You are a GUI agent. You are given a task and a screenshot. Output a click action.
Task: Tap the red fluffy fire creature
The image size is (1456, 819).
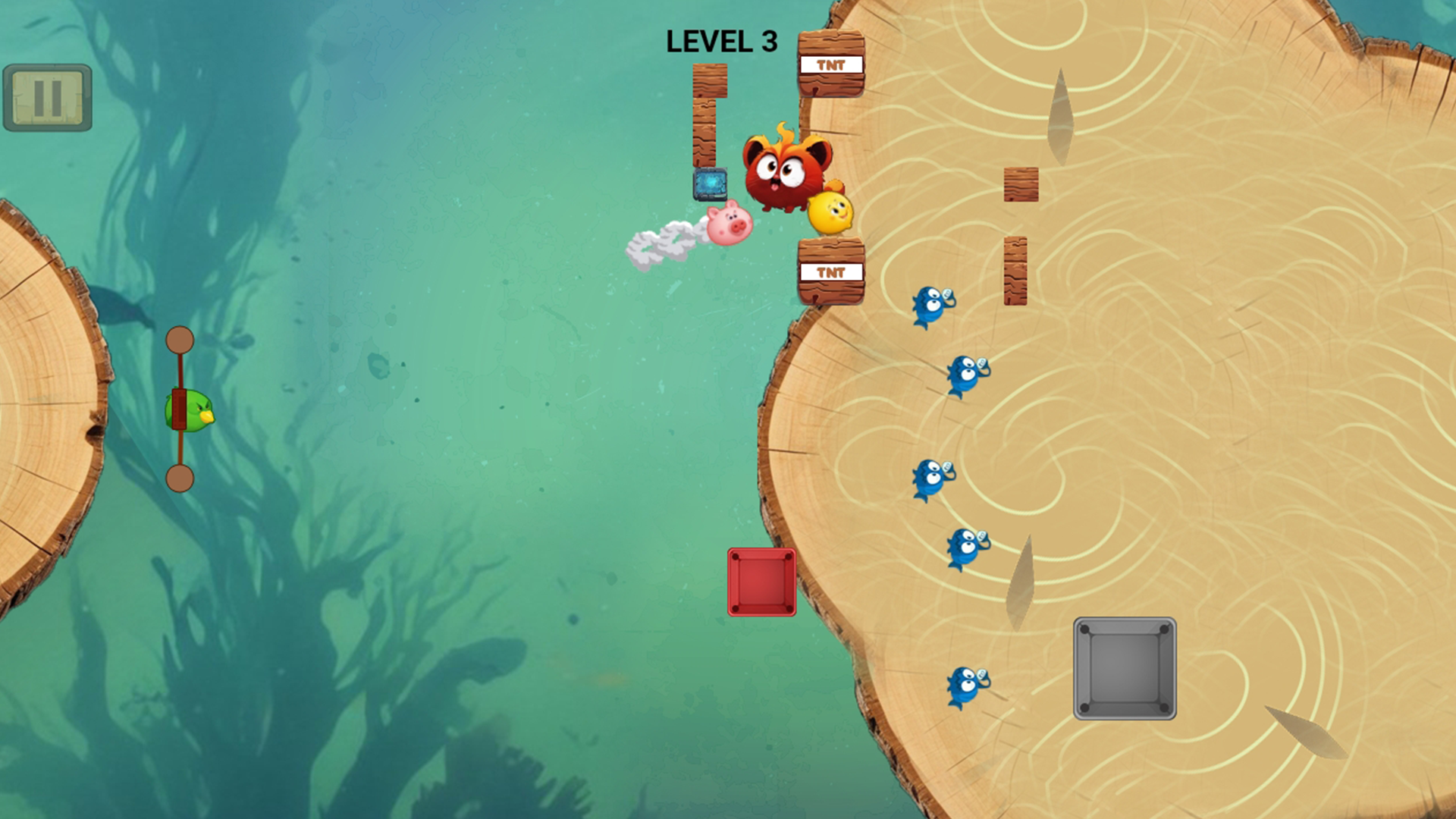(786, 174)
